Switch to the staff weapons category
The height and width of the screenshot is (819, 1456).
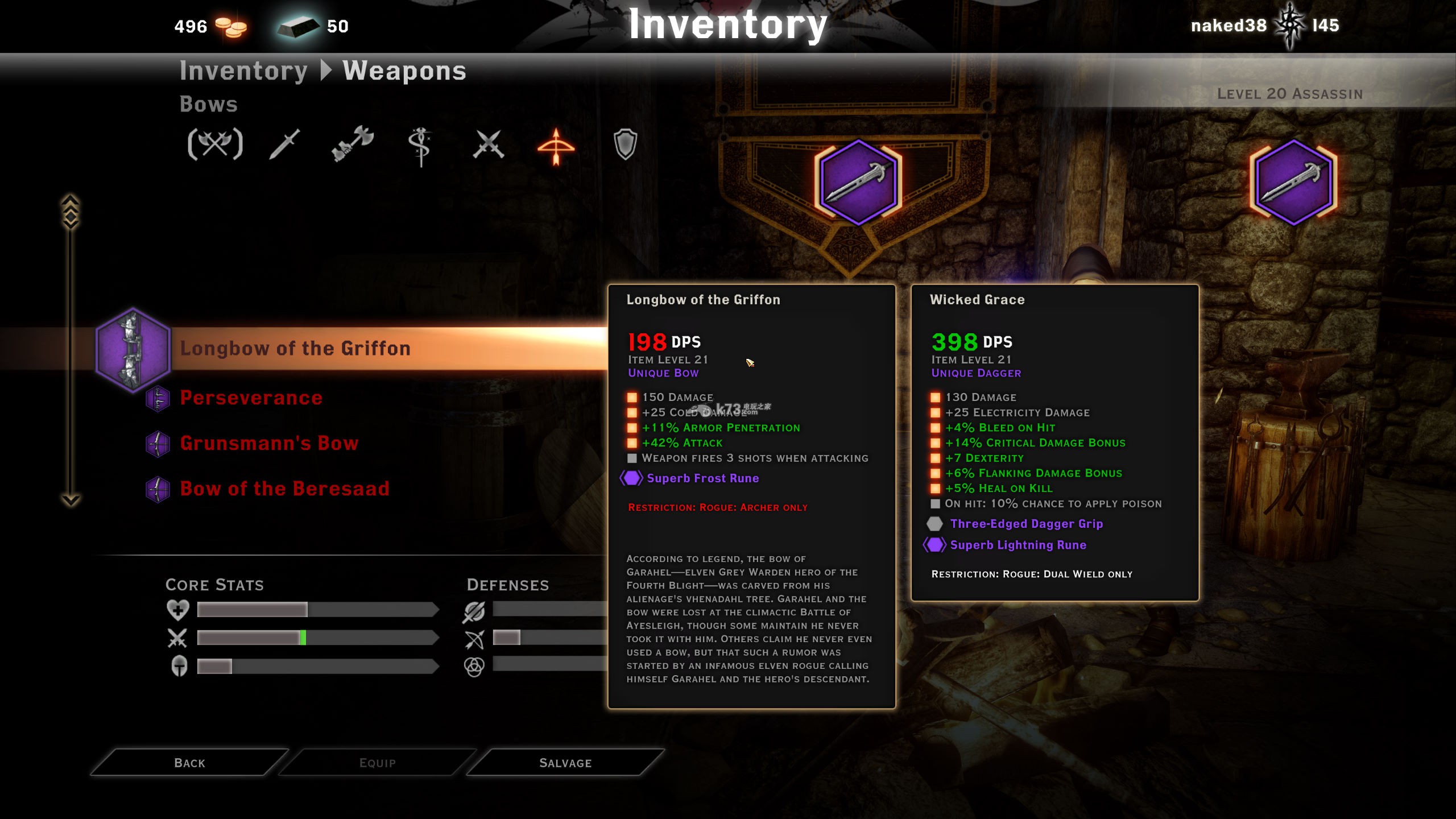420,146
